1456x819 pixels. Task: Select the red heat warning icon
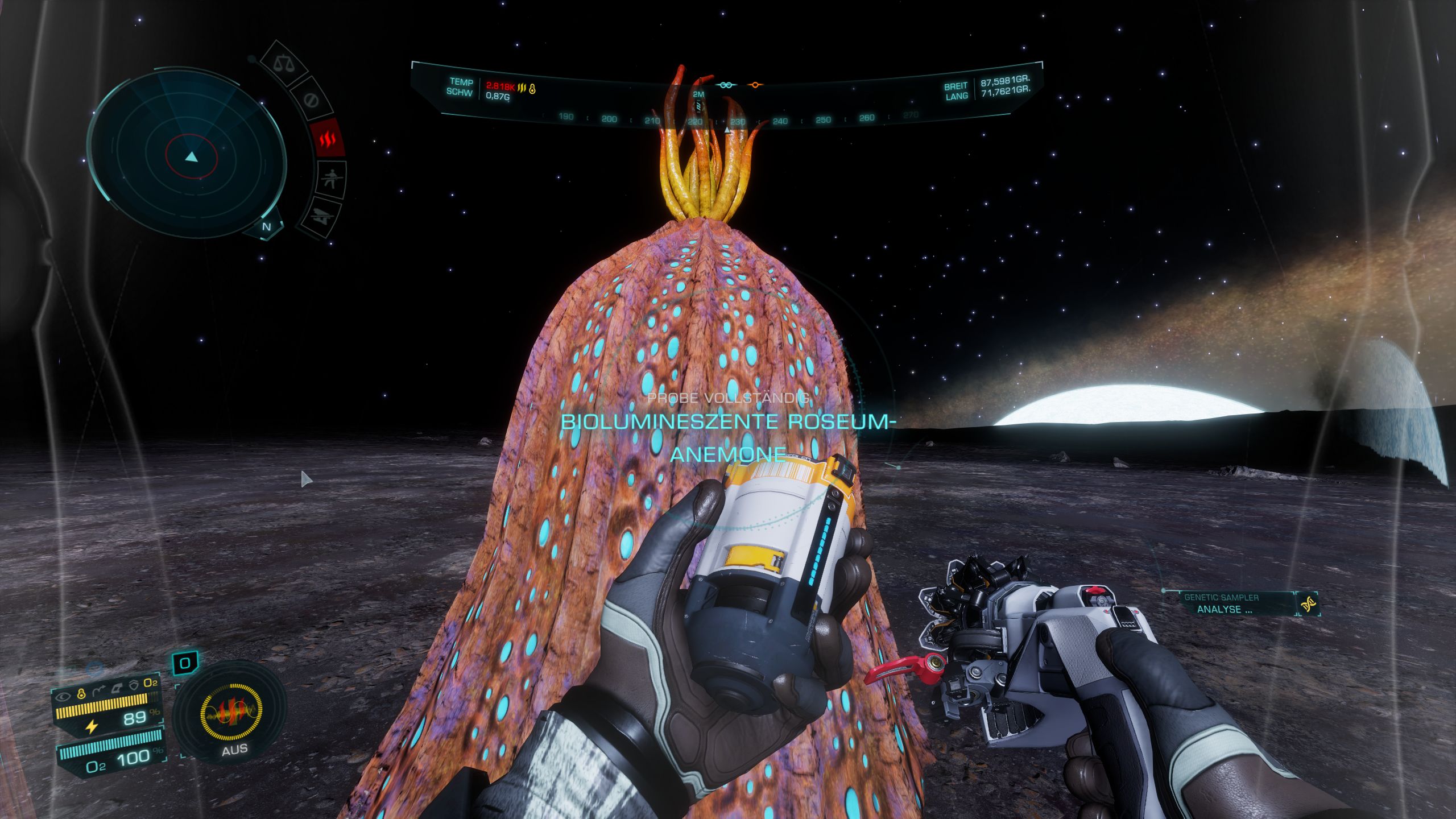[x=328, y=138]
